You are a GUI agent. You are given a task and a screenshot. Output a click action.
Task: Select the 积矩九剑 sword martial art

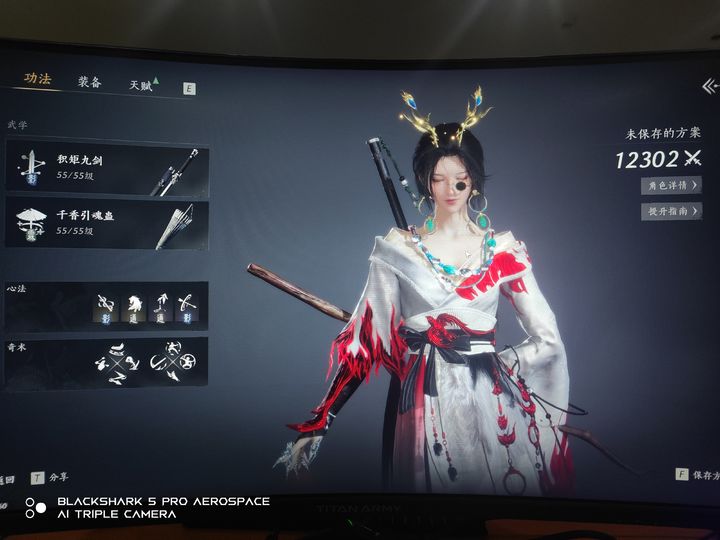pos(107,166)
